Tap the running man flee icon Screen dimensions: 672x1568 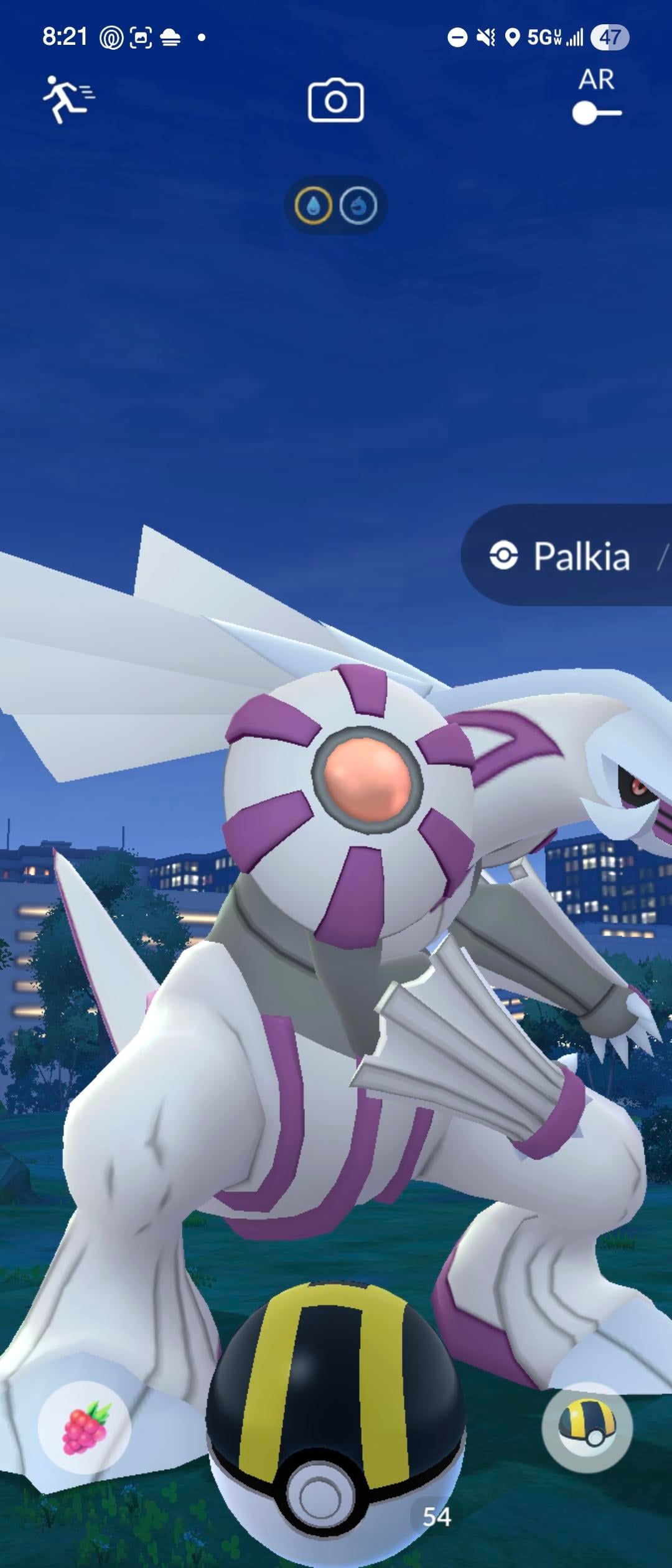(67, 100)
